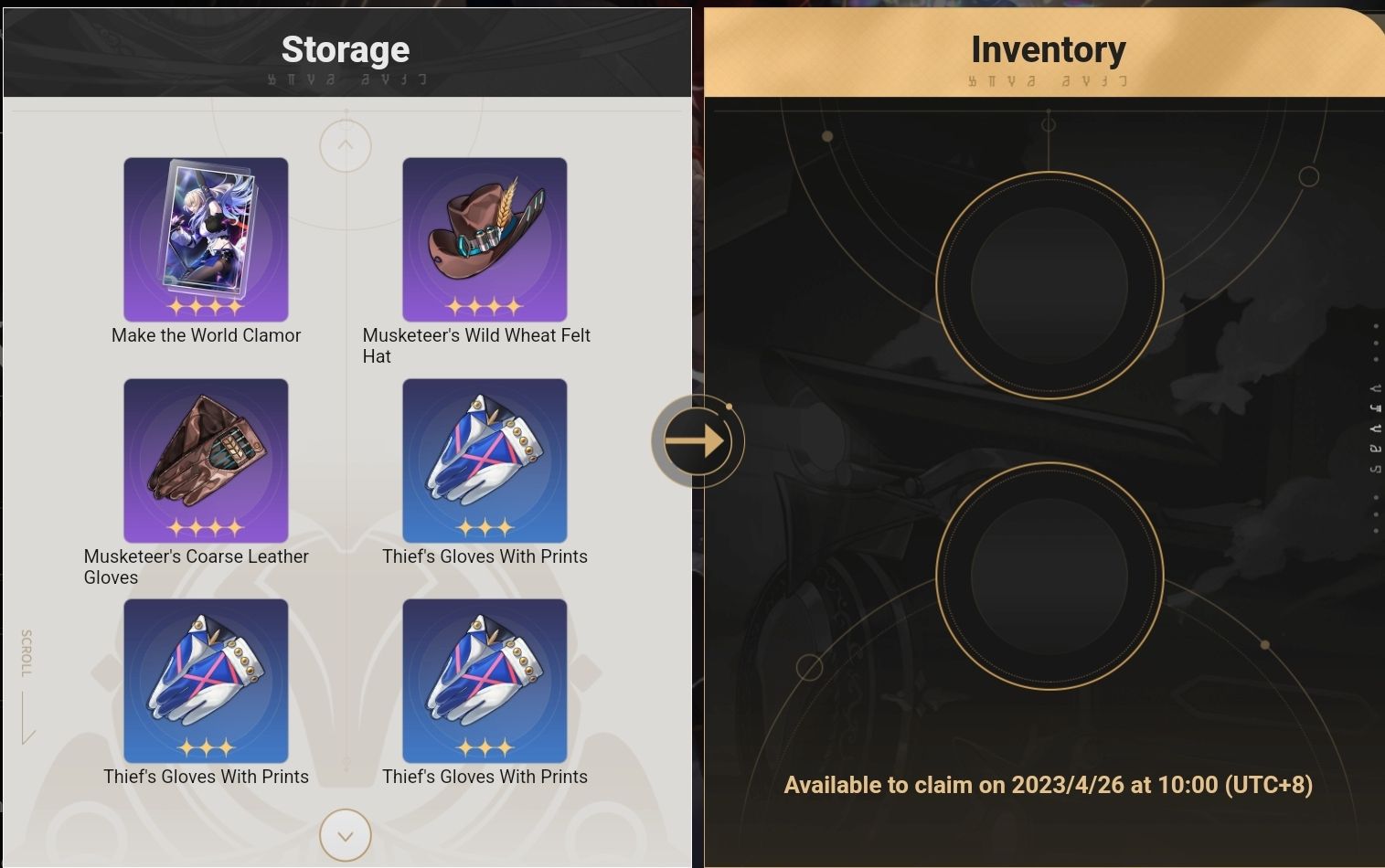
Task: Click the Make the World Clamor item label
Action: (x=206, y=335)
